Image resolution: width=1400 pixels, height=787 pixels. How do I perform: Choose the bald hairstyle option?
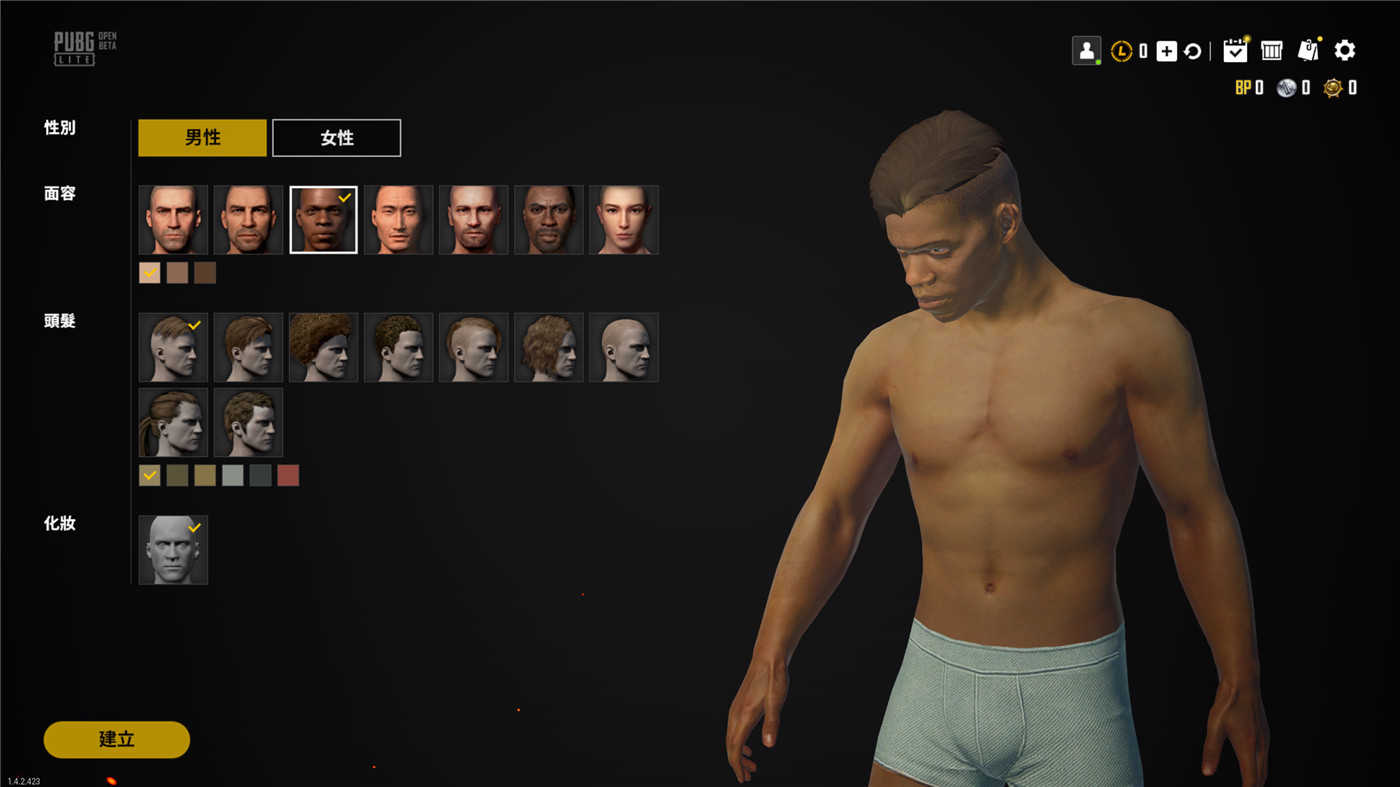coord(622,346)
